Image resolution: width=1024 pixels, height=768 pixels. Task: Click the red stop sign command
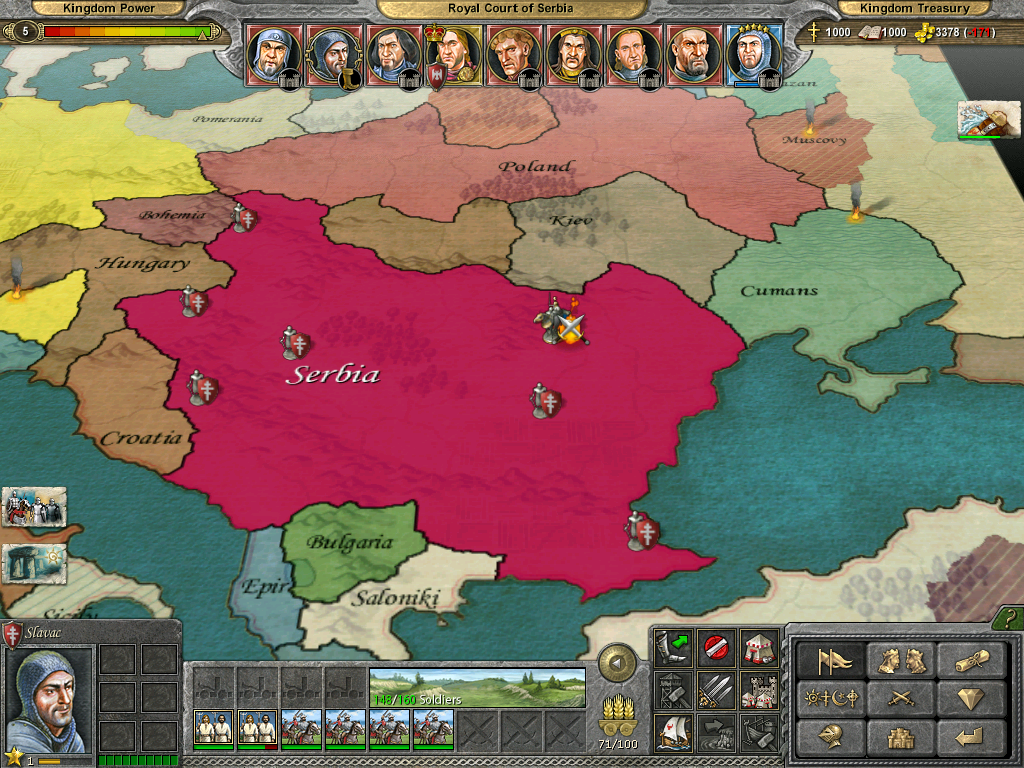(x=715, y=648)
